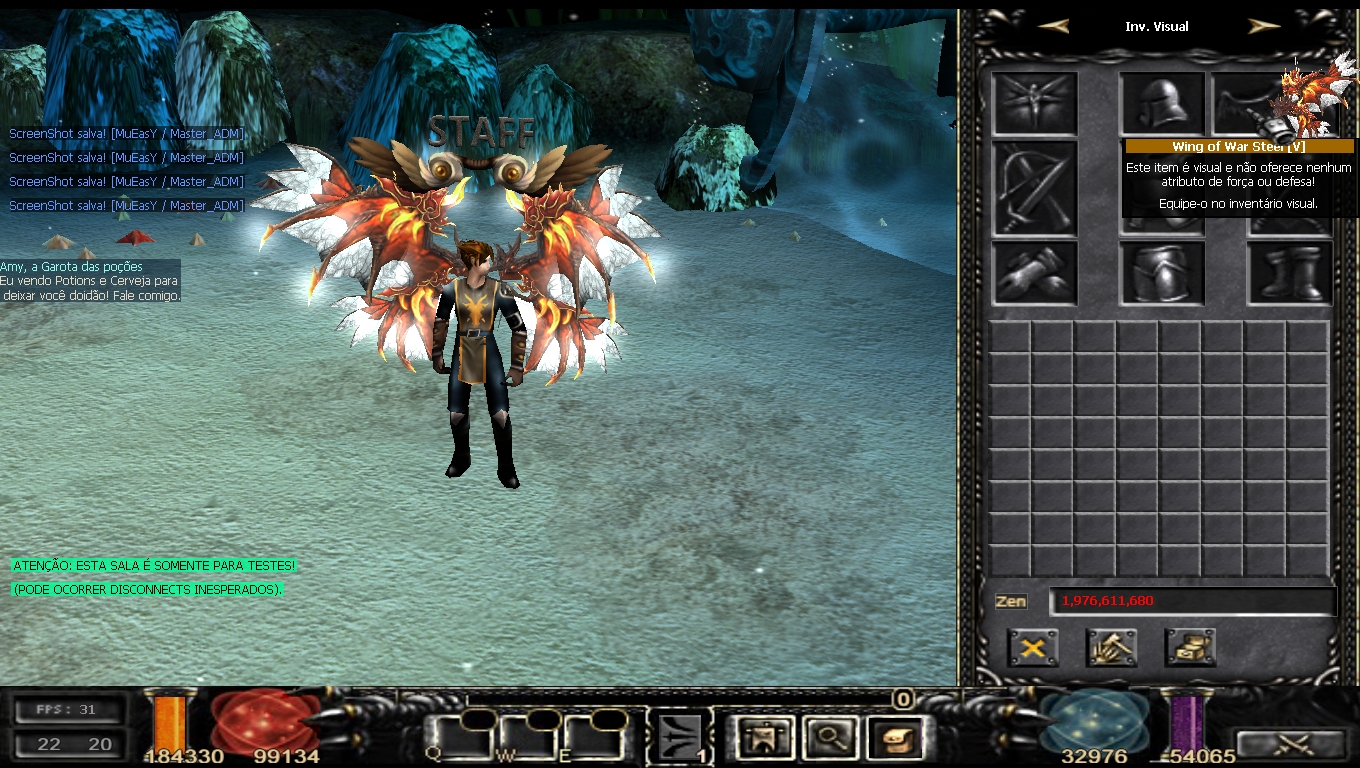Select the helmet equipment slot
Image resolution: width=1360 pixels, height=768 pixels.
1162,103
